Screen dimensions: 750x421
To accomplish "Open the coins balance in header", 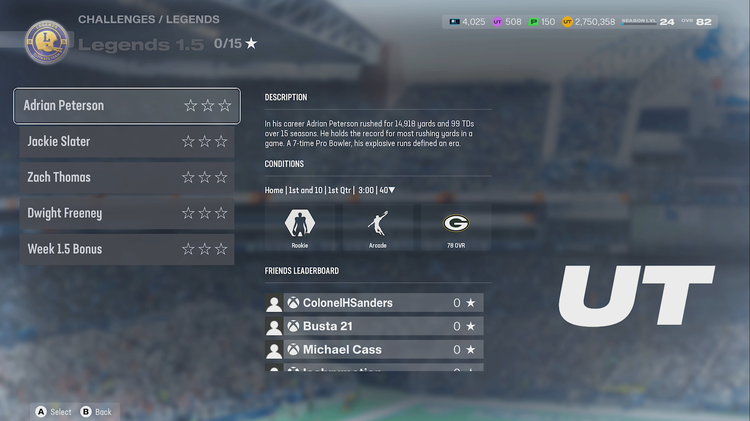I will [590, 21].
